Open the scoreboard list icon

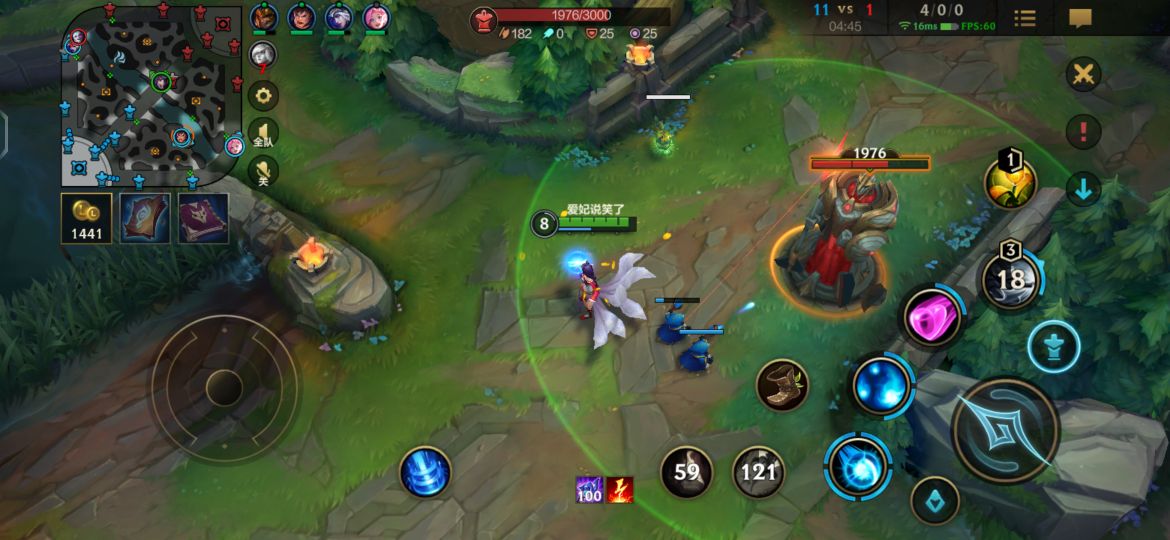[1025, 18]
